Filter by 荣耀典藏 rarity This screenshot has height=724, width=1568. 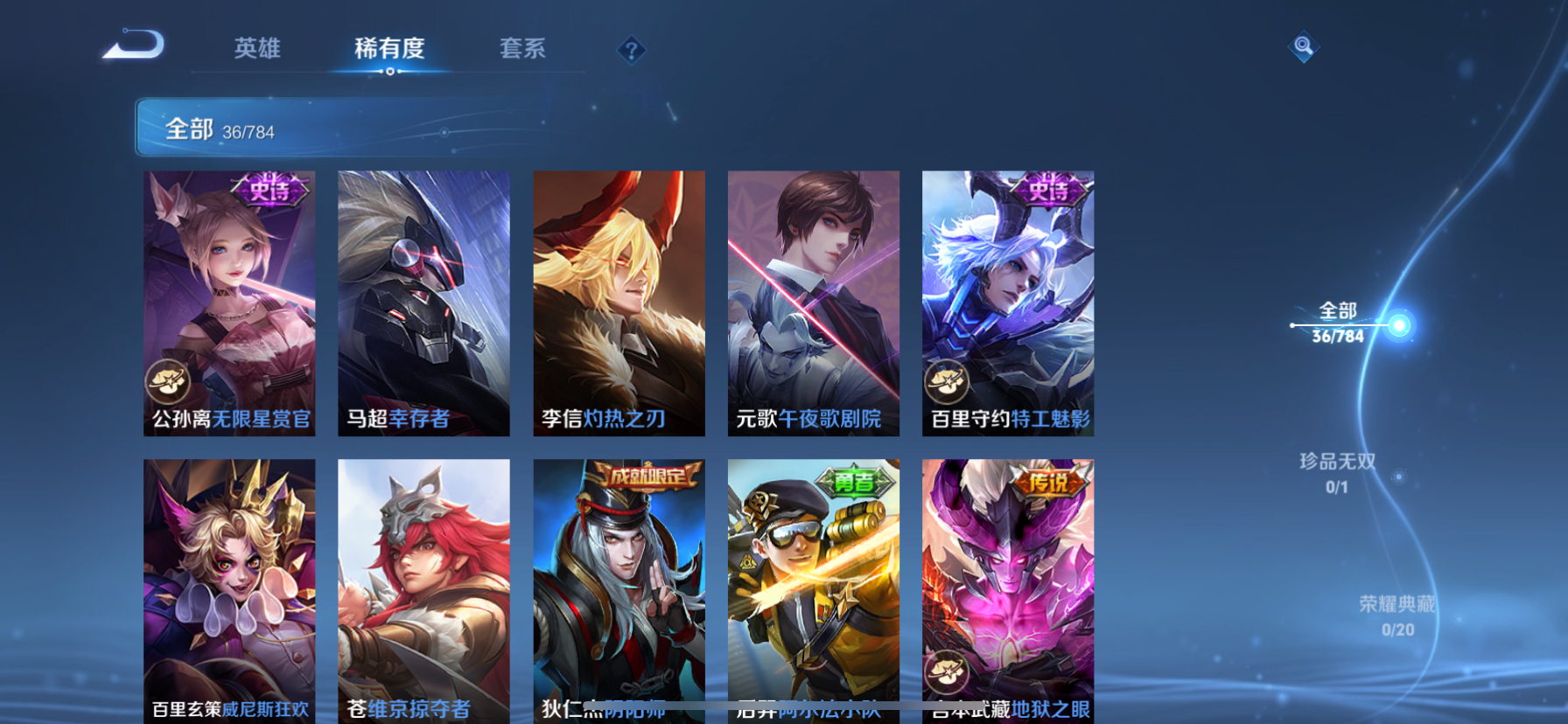[1396, 616]
